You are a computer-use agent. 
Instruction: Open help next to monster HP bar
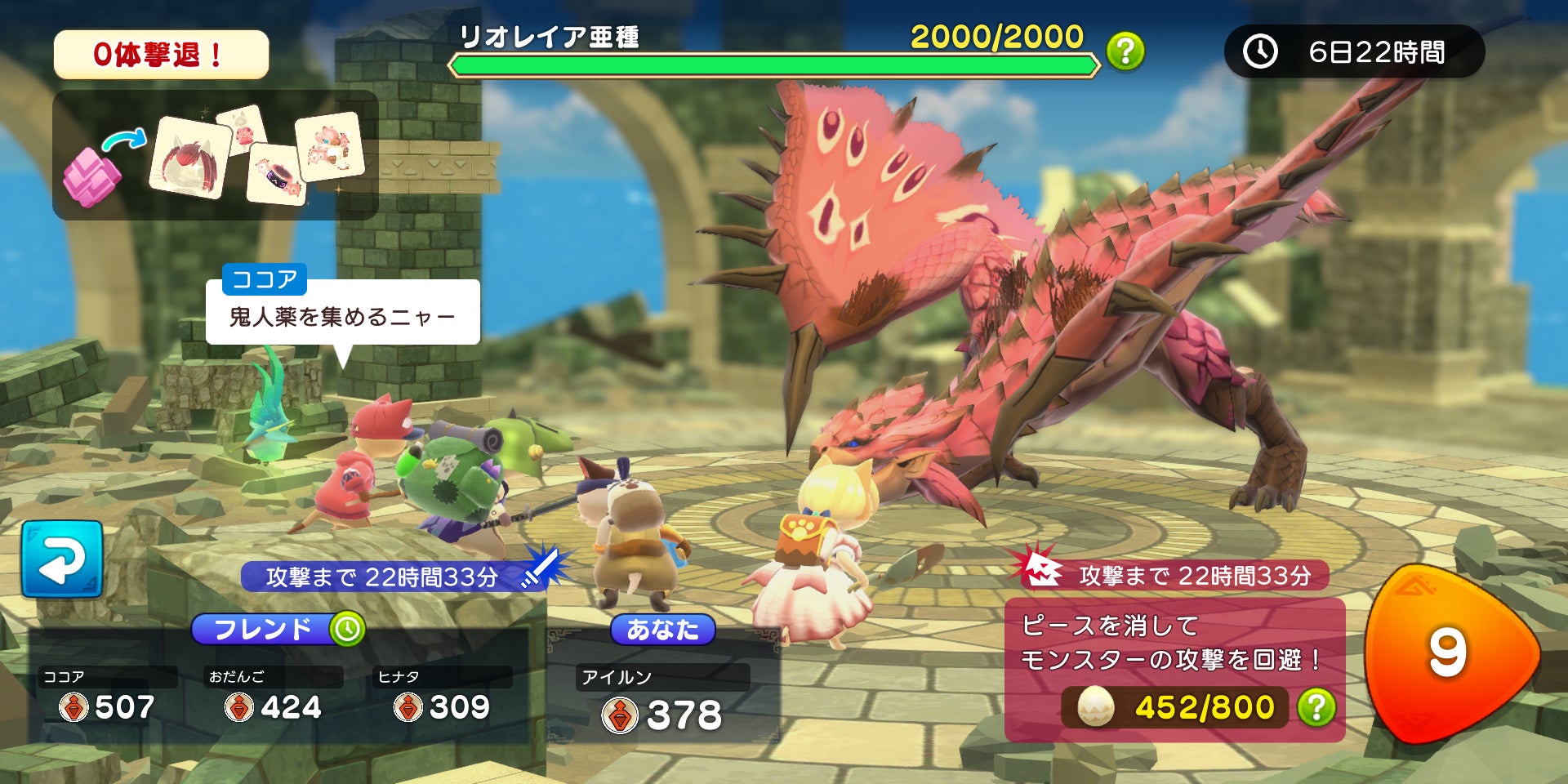[x=1125, y=51]
